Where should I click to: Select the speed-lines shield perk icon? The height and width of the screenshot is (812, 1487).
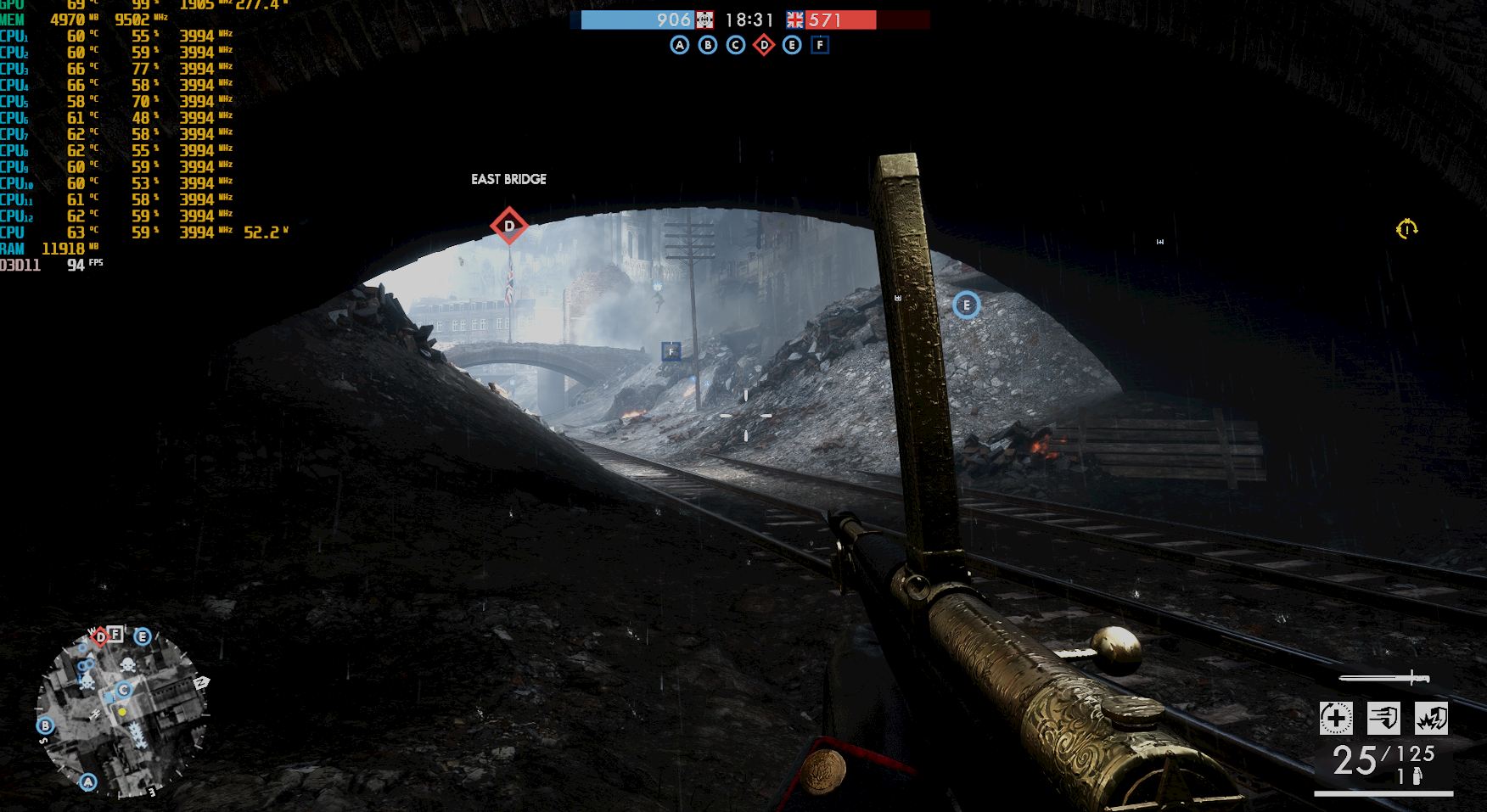point(1383,719)
